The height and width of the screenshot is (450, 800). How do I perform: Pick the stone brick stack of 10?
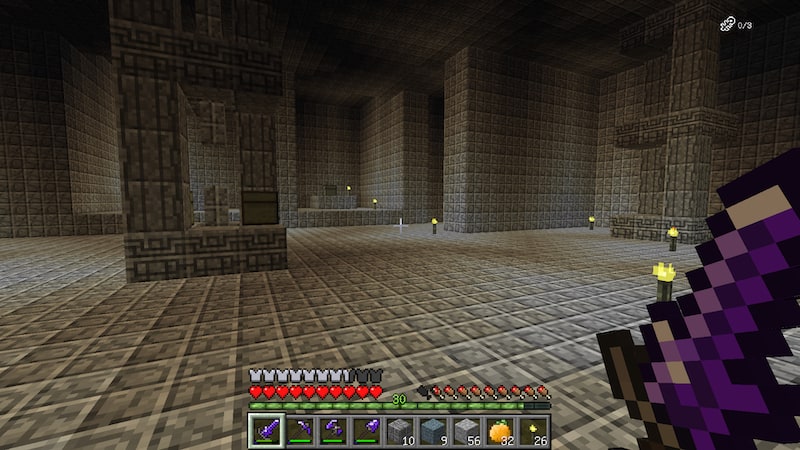click(x=399, y=431)
